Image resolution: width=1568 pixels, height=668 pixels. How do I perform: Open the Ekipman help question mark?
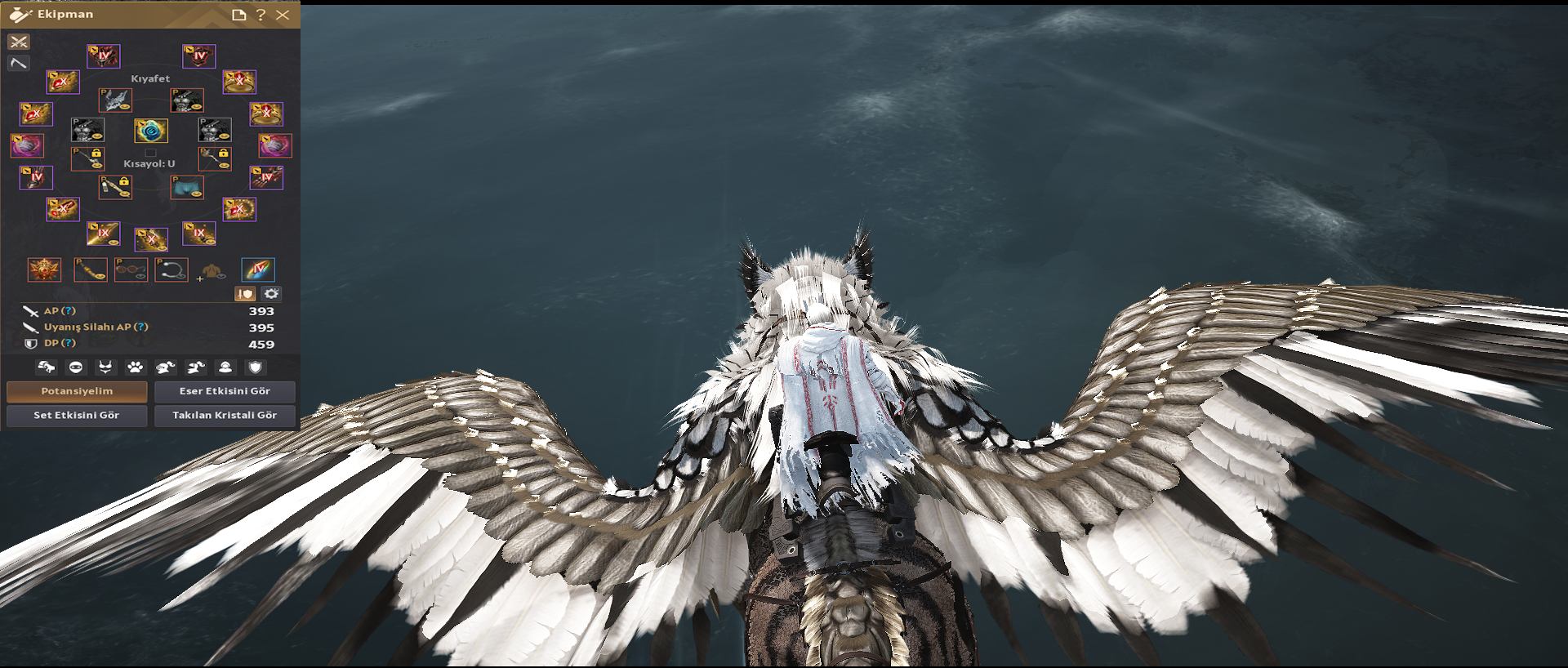click(x=261, y=15)
